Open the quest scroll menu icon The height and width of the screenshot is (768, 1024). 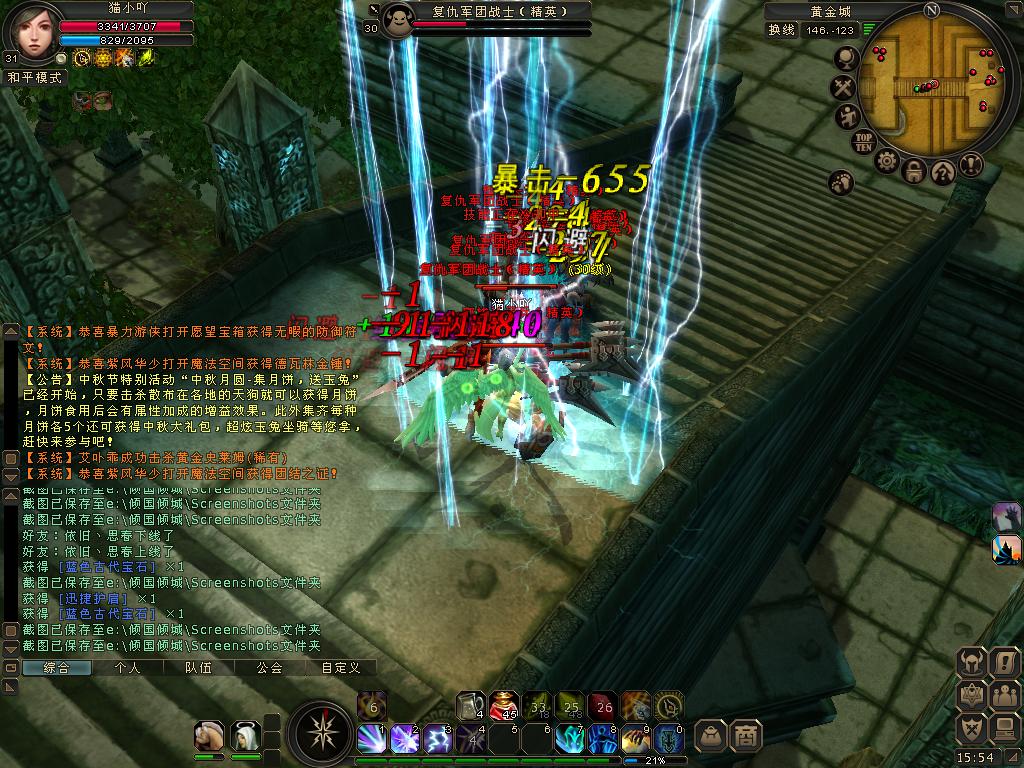(1004, 662)
